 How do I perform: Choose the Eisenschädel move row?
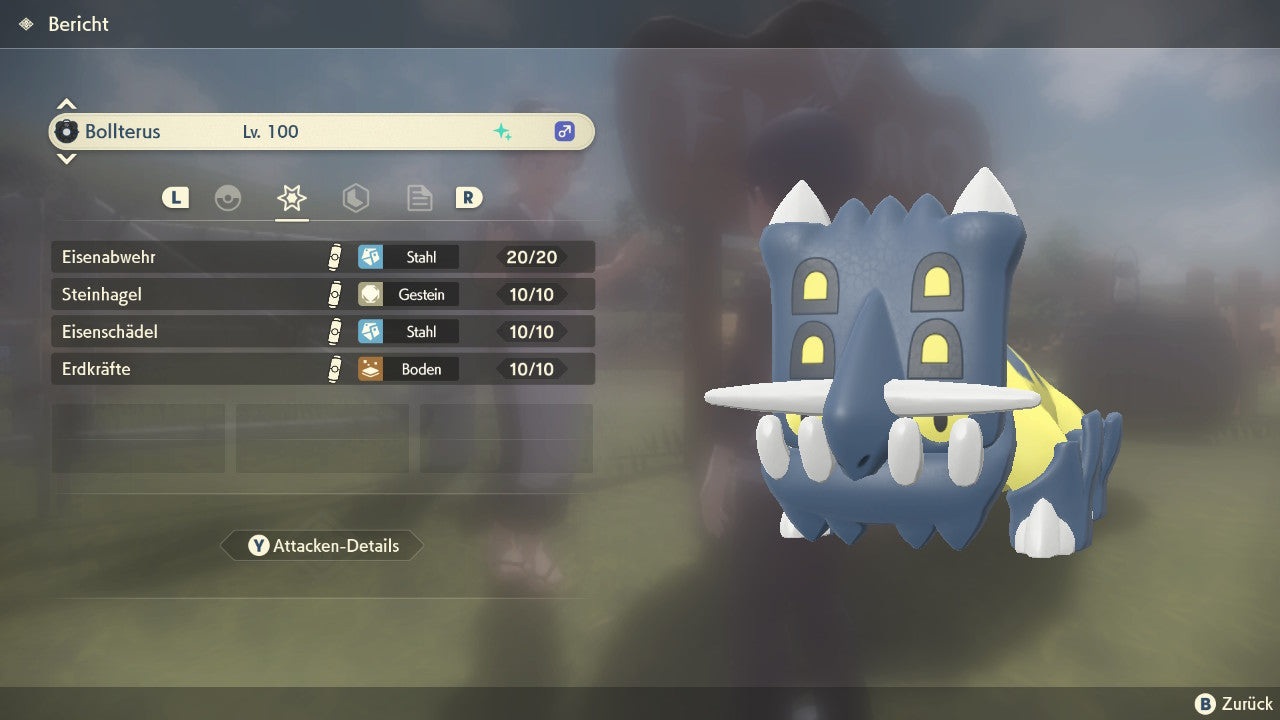tap(322, 332)
